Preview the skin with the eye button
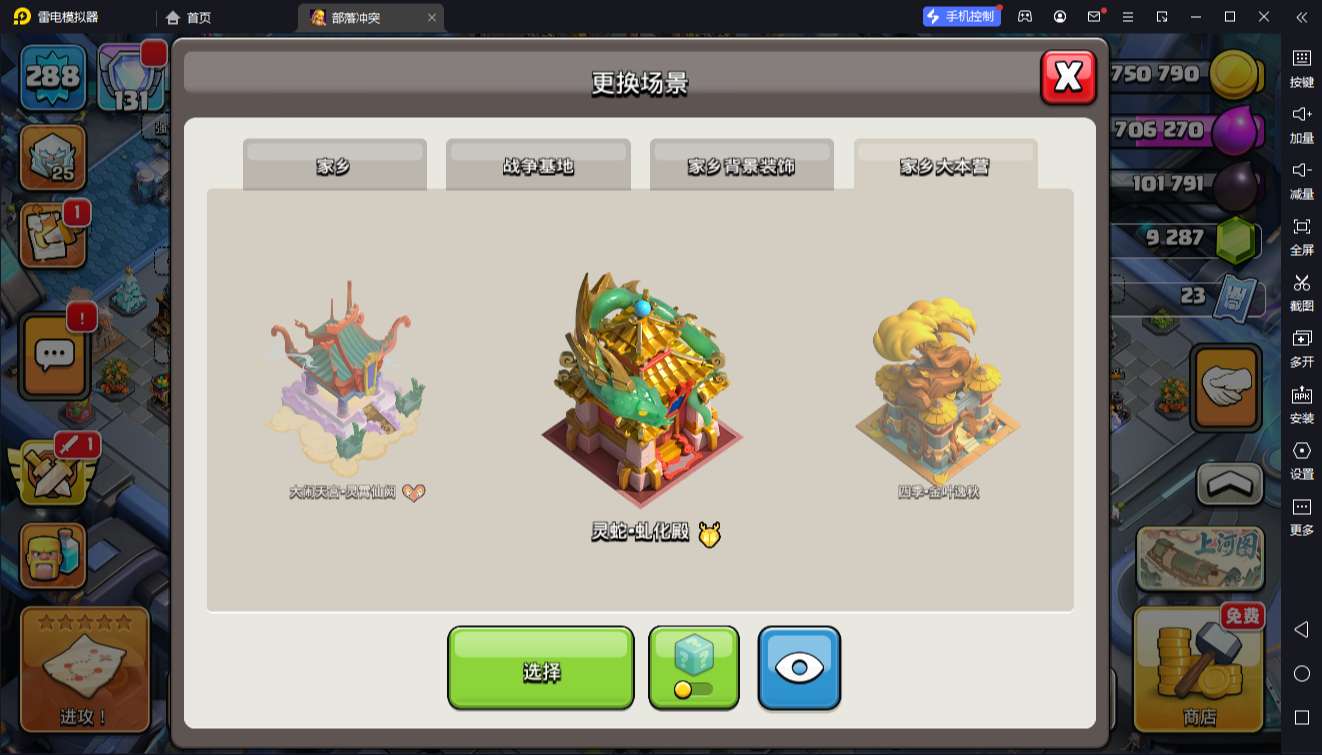This screenshot has height=755, width=1322. click(x=799, y=668)
